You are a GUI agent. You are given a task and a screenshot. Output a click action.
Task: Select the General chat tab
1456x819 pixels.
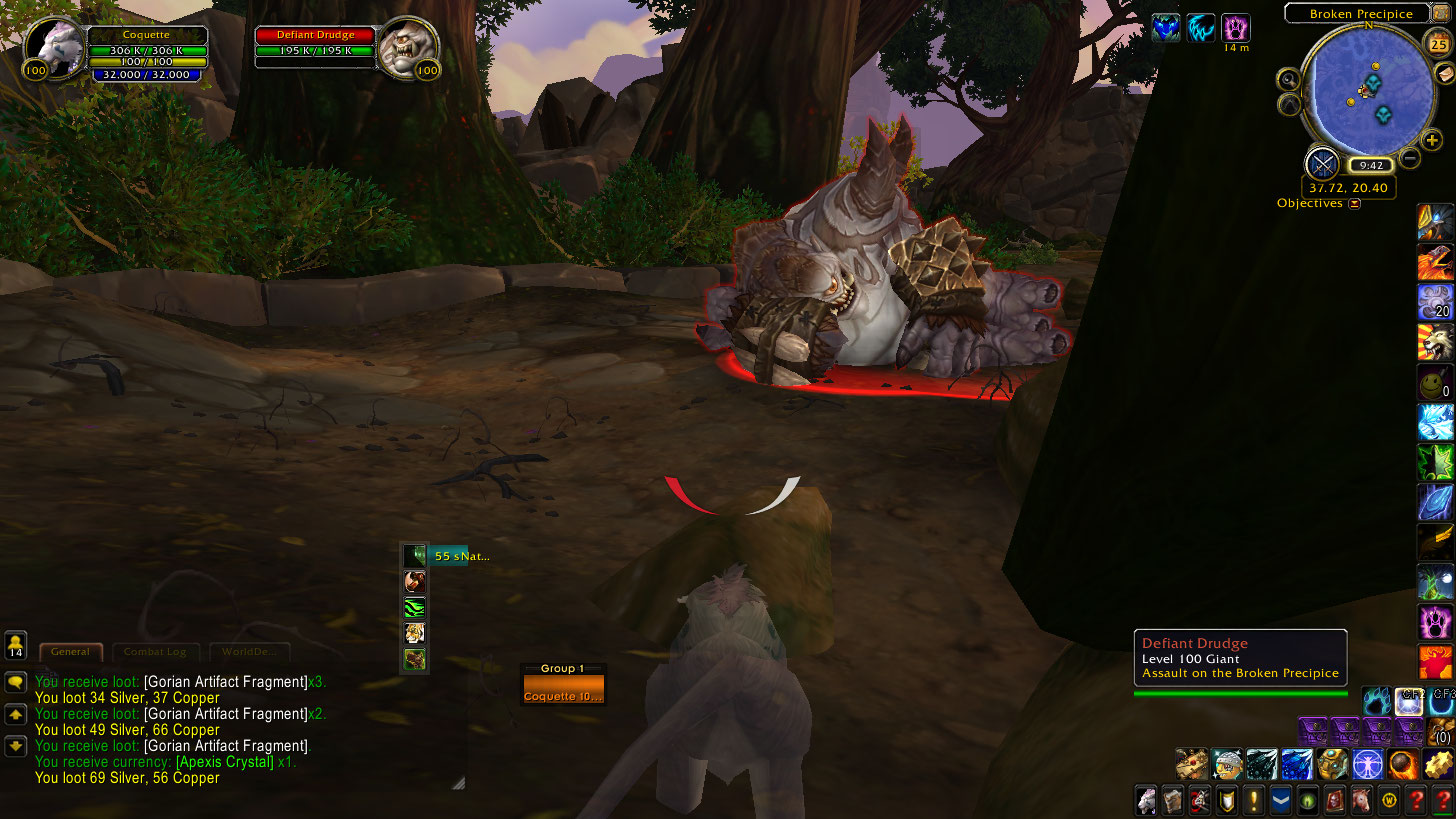[x=70, y=652]
